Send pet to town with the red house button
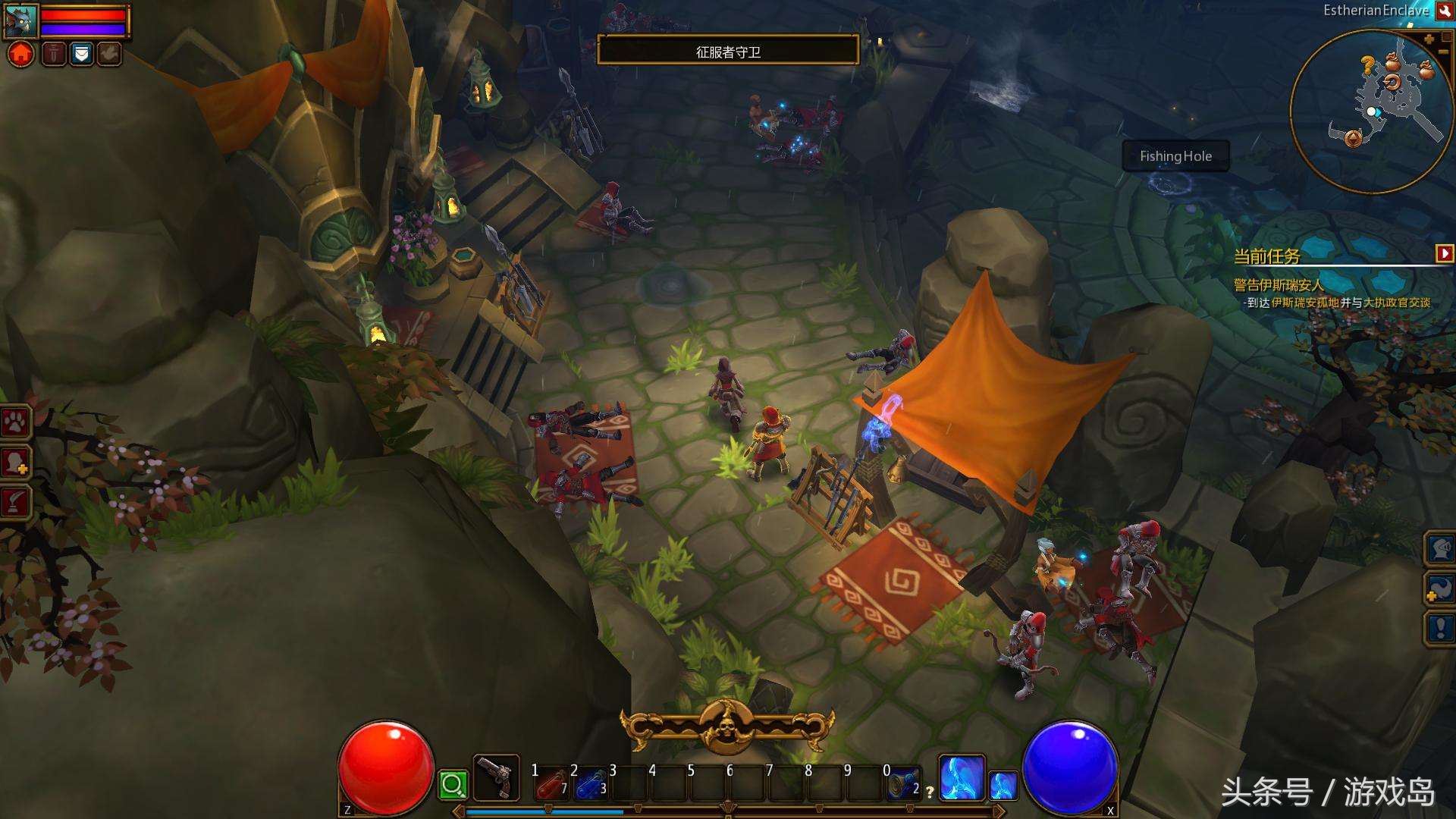1456x819 pixels. pyautogui.click(x=21, y=55)
